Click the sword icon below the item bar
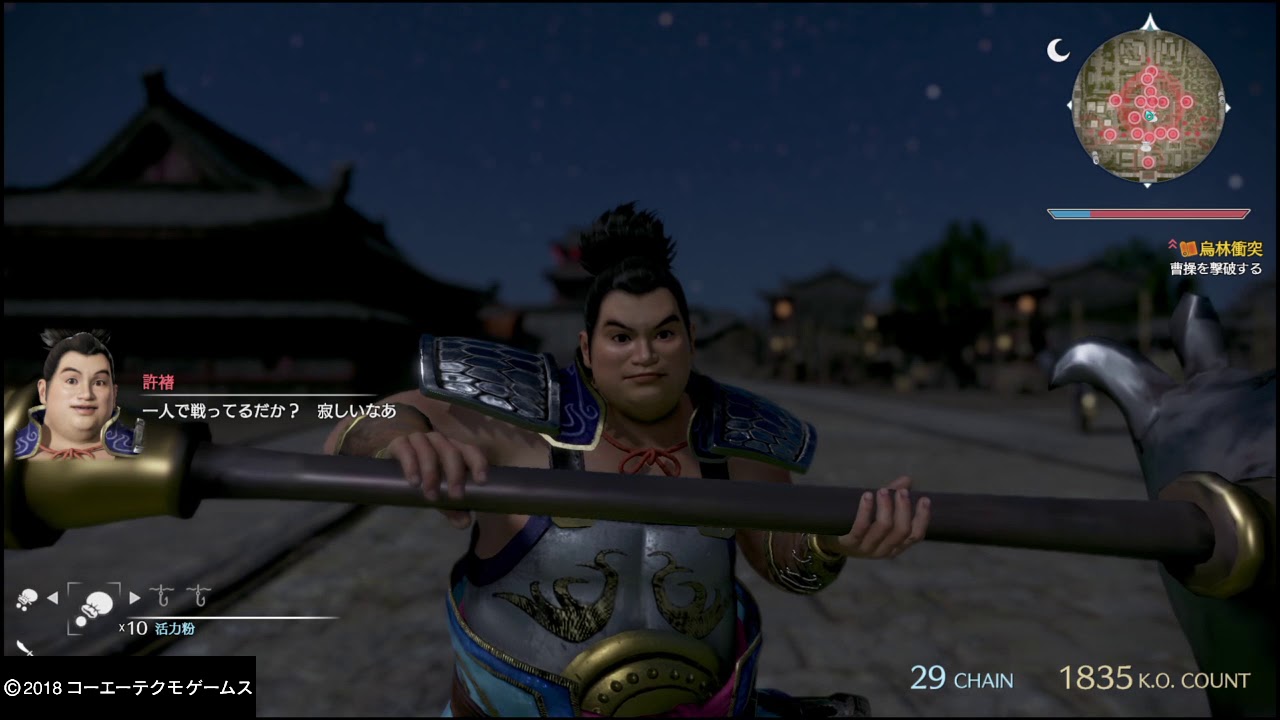 pyautogui.click(x=24, y=649)
